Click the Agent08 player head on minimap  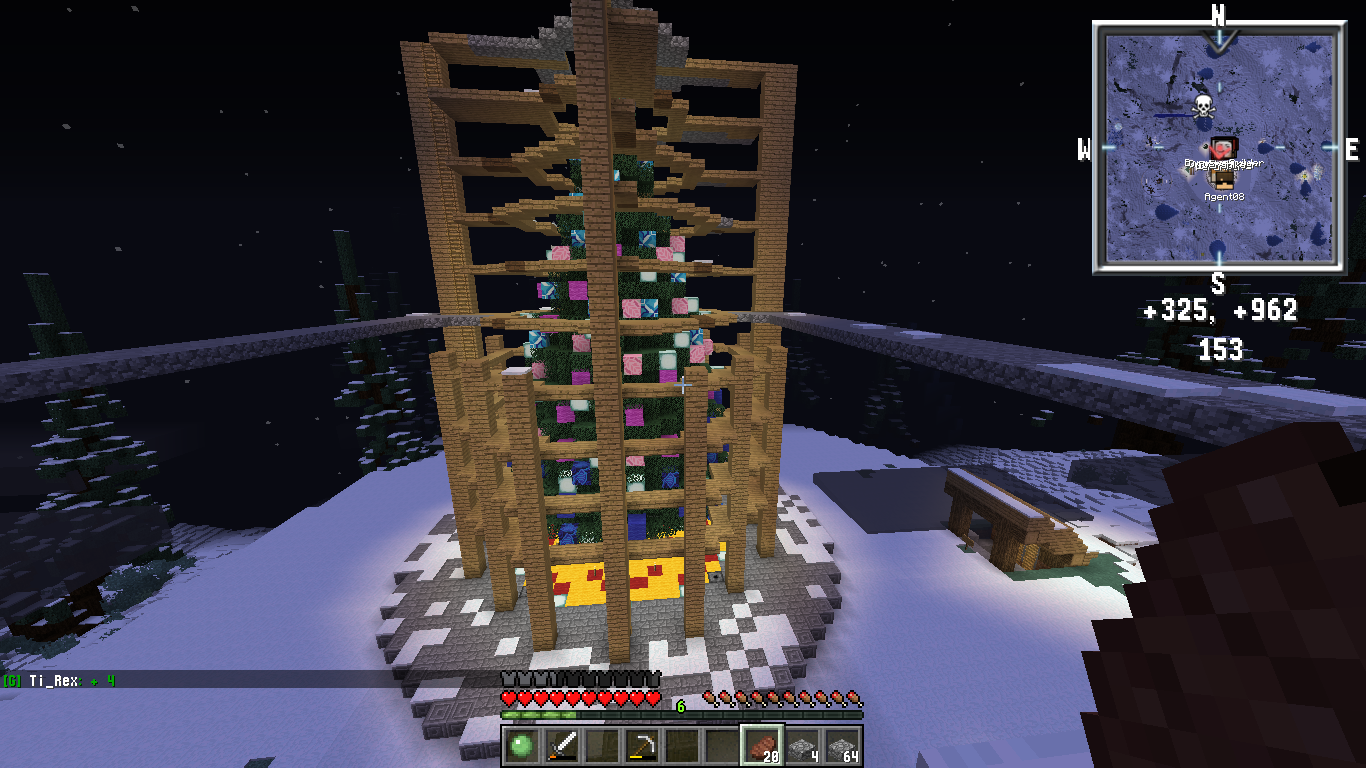pos(1222,178)
